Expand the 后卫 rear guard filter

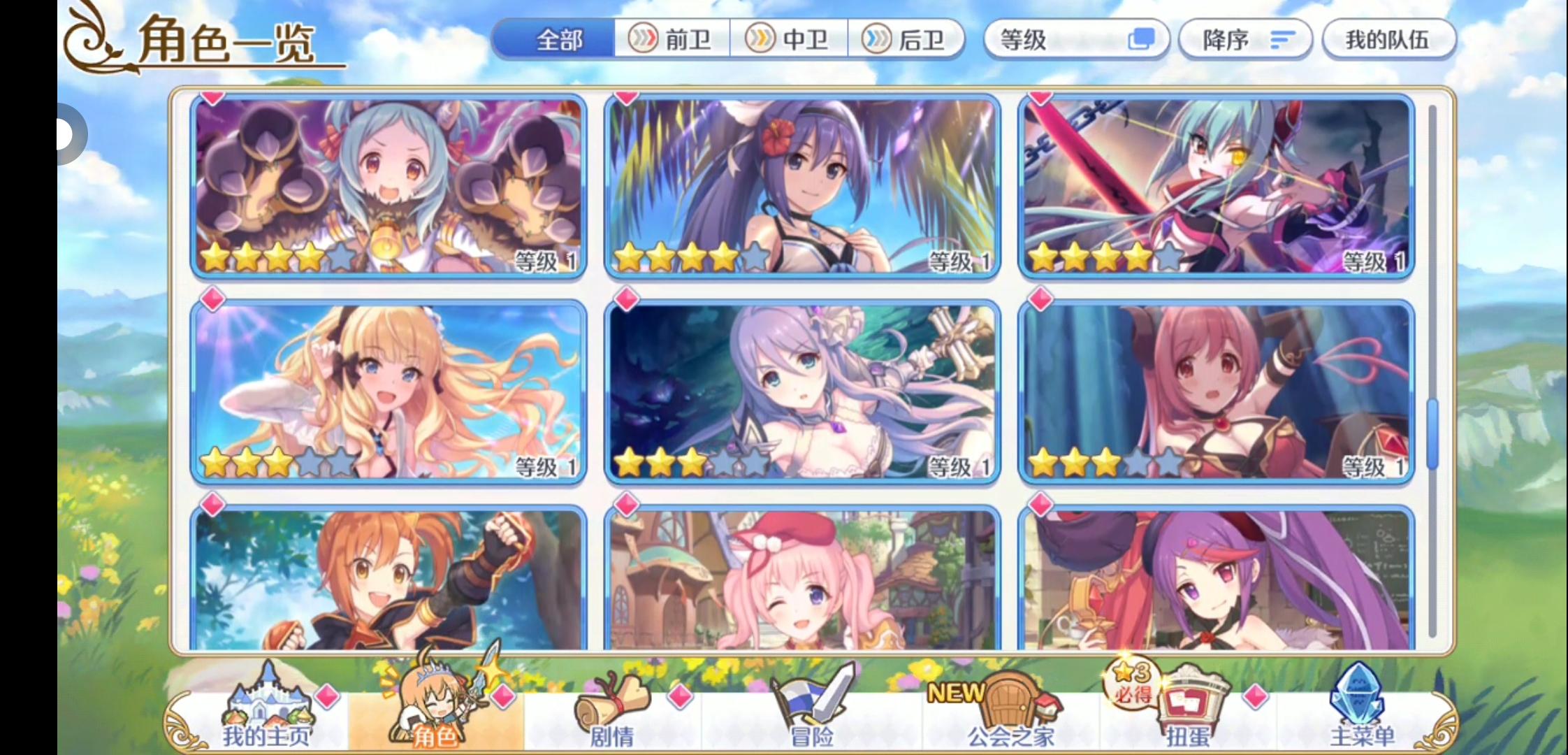(x=907, y=40)
